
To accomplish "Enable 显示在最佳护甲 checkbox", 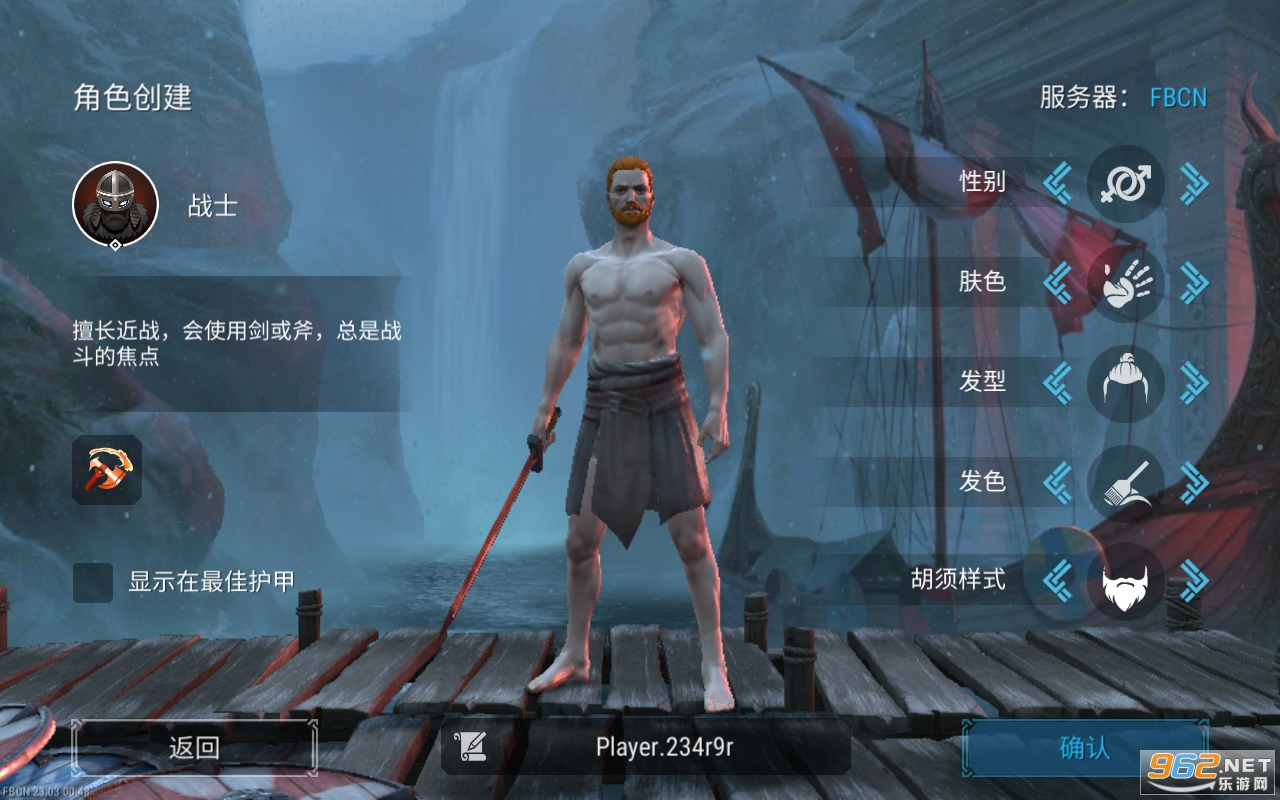I will pyautogui.click(x=92, y=583).
